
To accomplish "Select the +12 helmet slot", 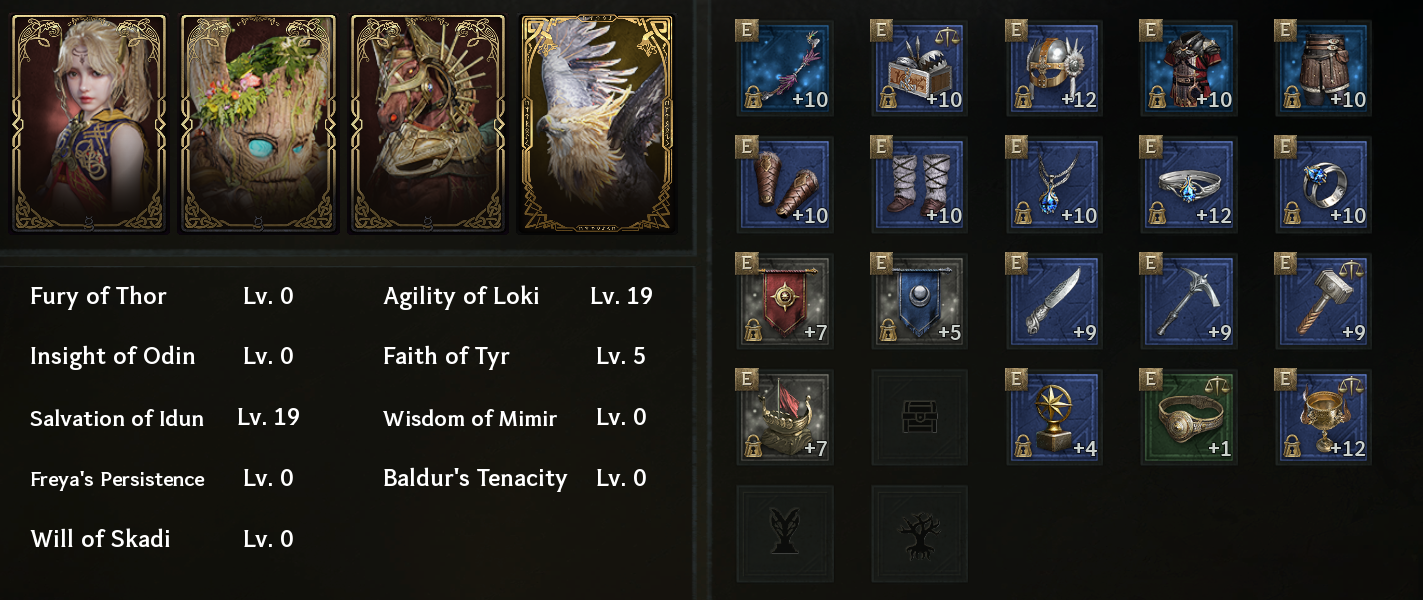I will pos(1053,69).
